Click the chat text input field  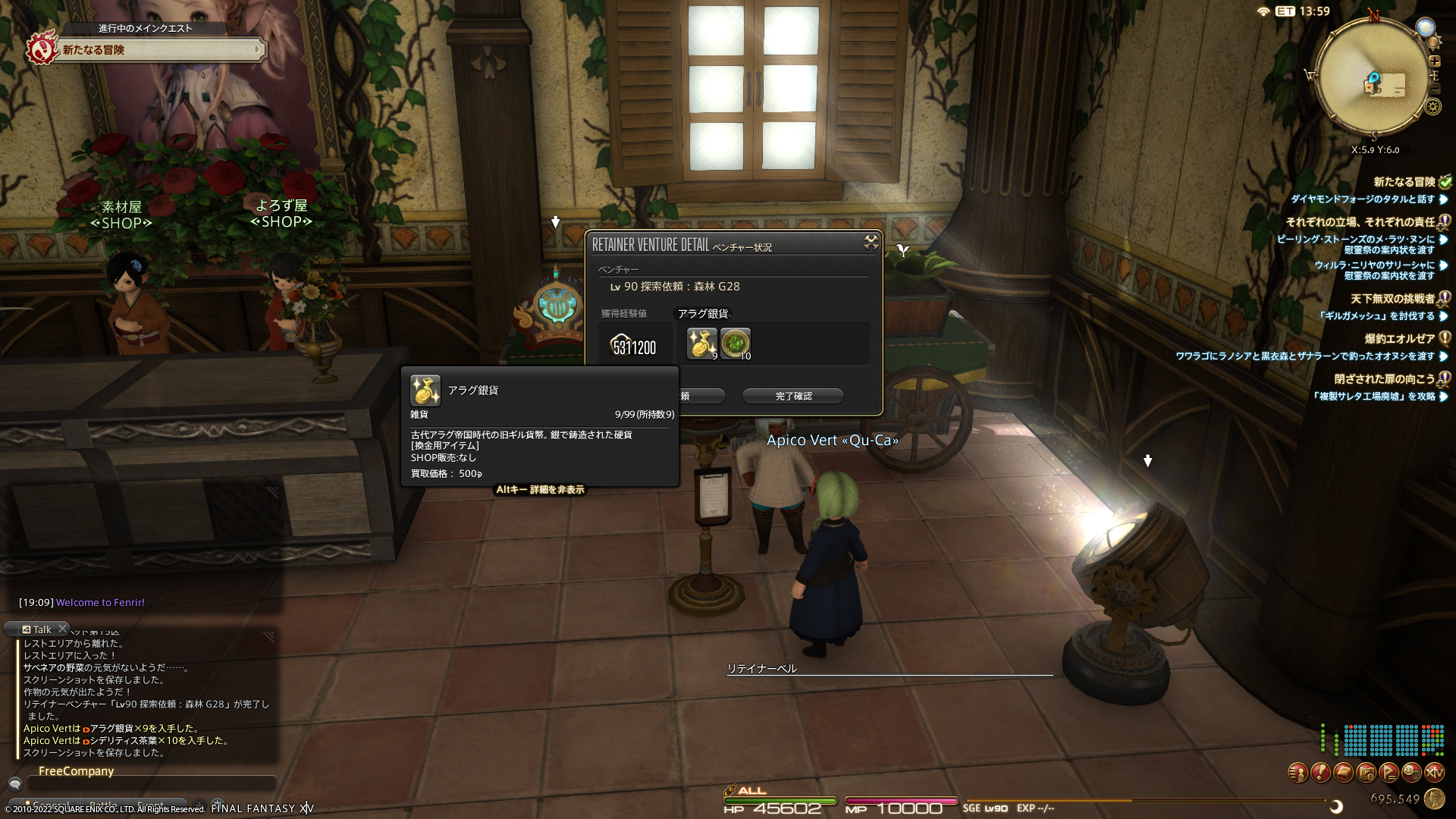[152, 785]
